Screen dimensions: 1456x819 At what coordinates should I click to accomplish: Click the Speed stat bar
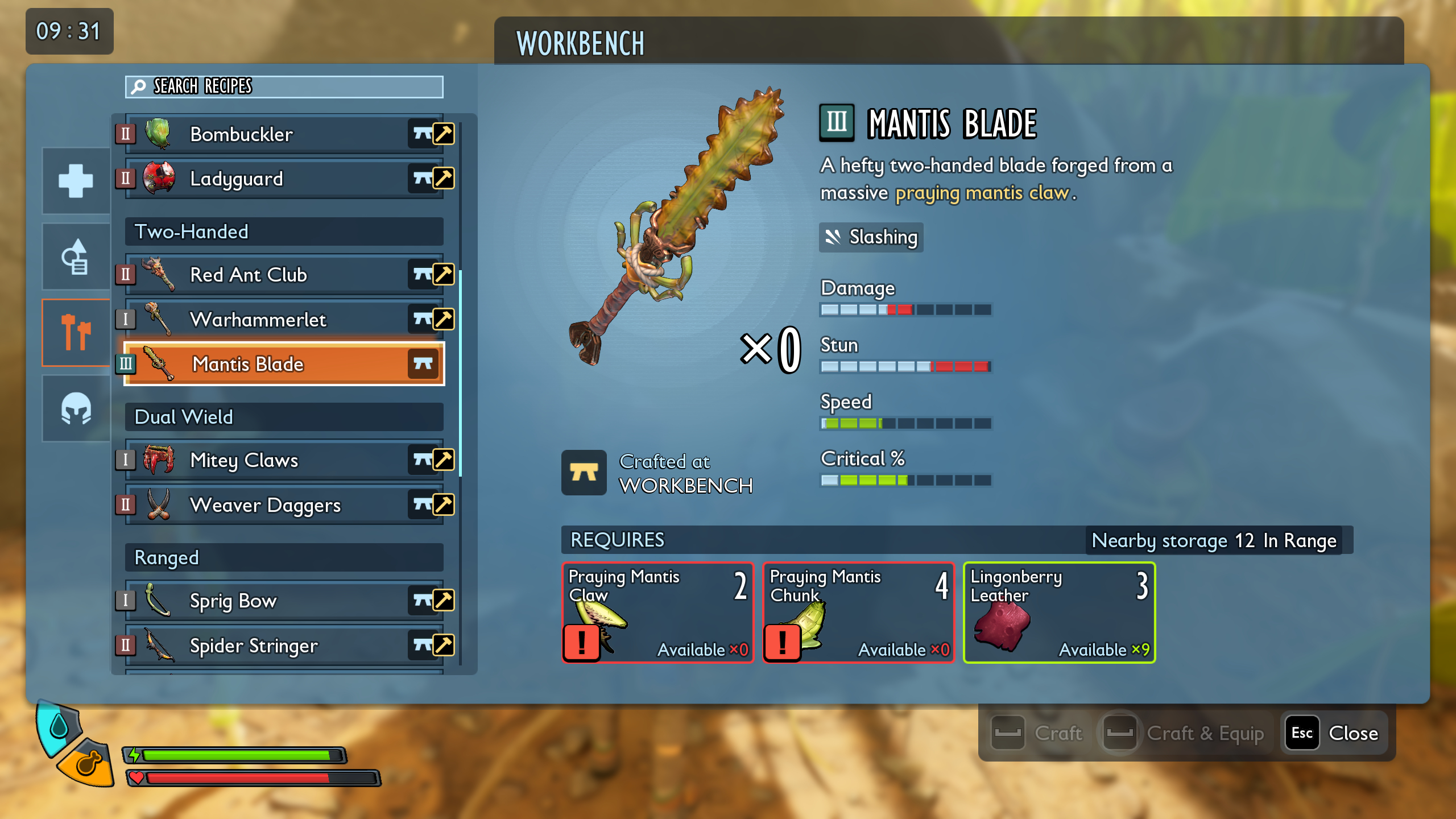905,423
